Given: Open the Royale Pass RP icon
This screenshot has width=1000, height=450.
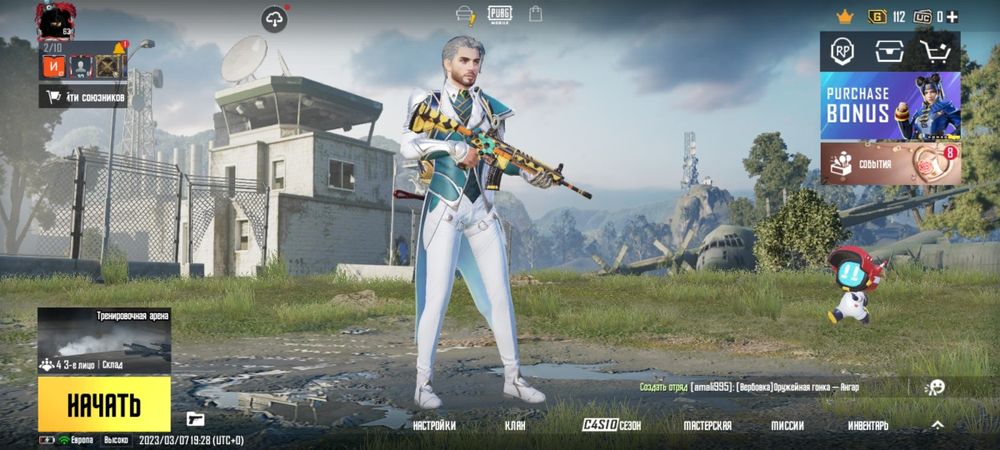Looking at the screenshot, I should (x=842, y=51).
